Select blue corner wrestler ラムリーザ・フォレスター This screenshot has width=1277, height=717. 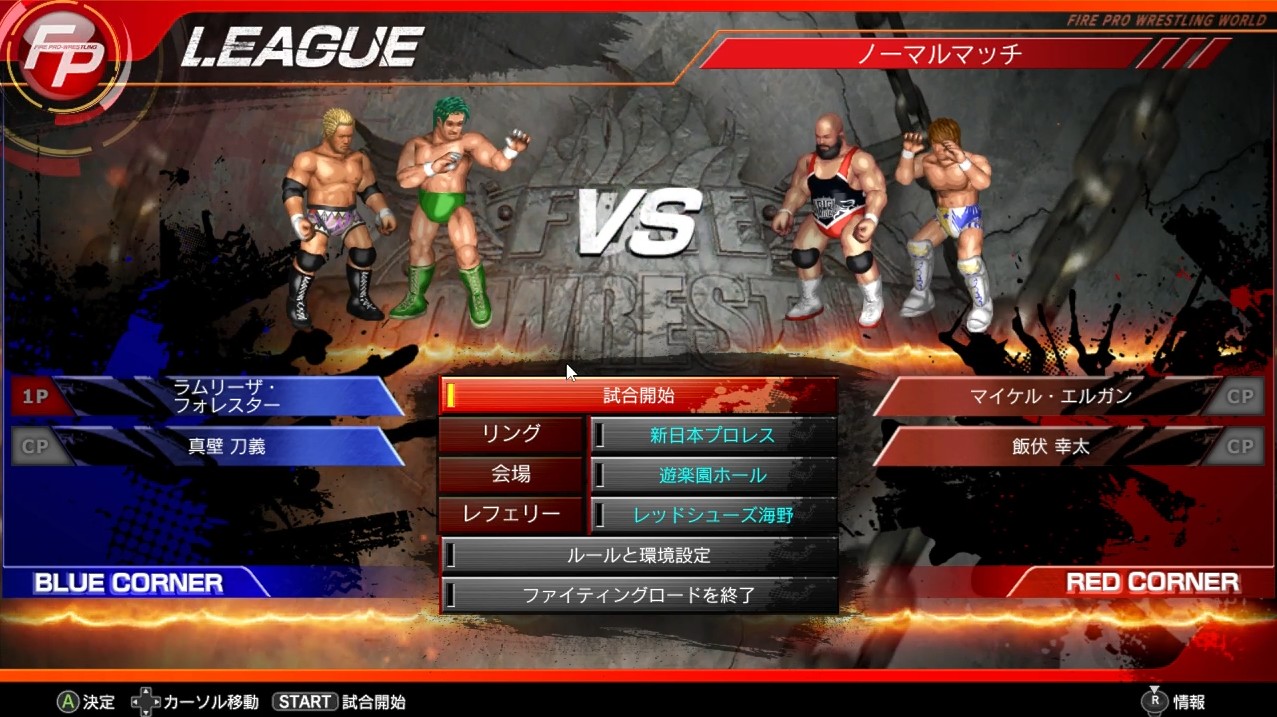(225, 396)
